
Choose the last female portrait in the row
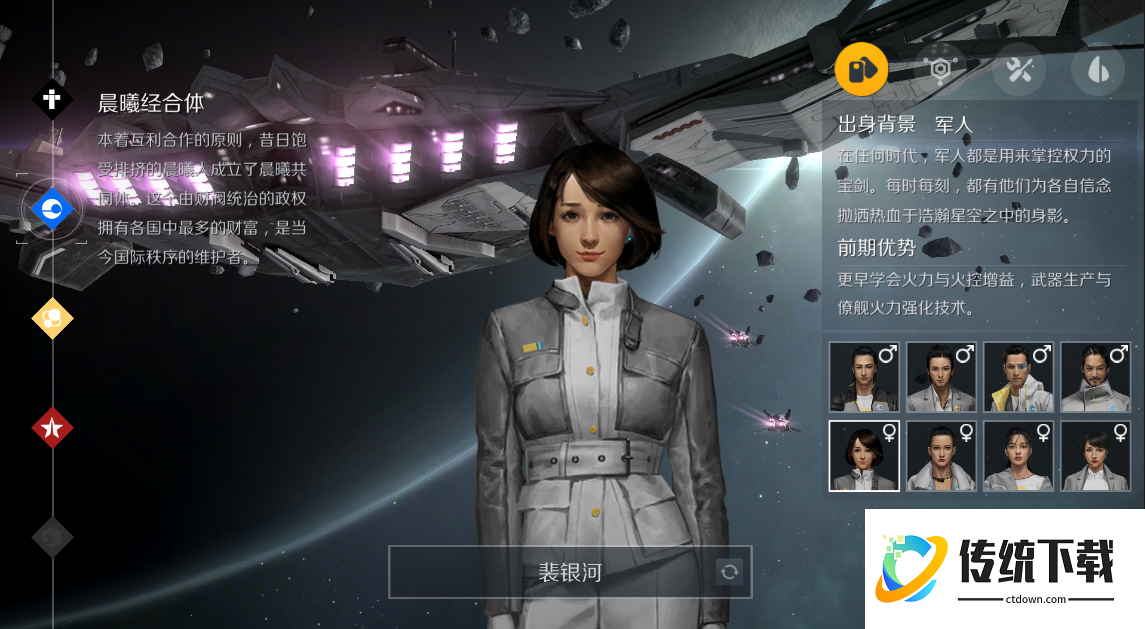click(x=1095, y=456)
